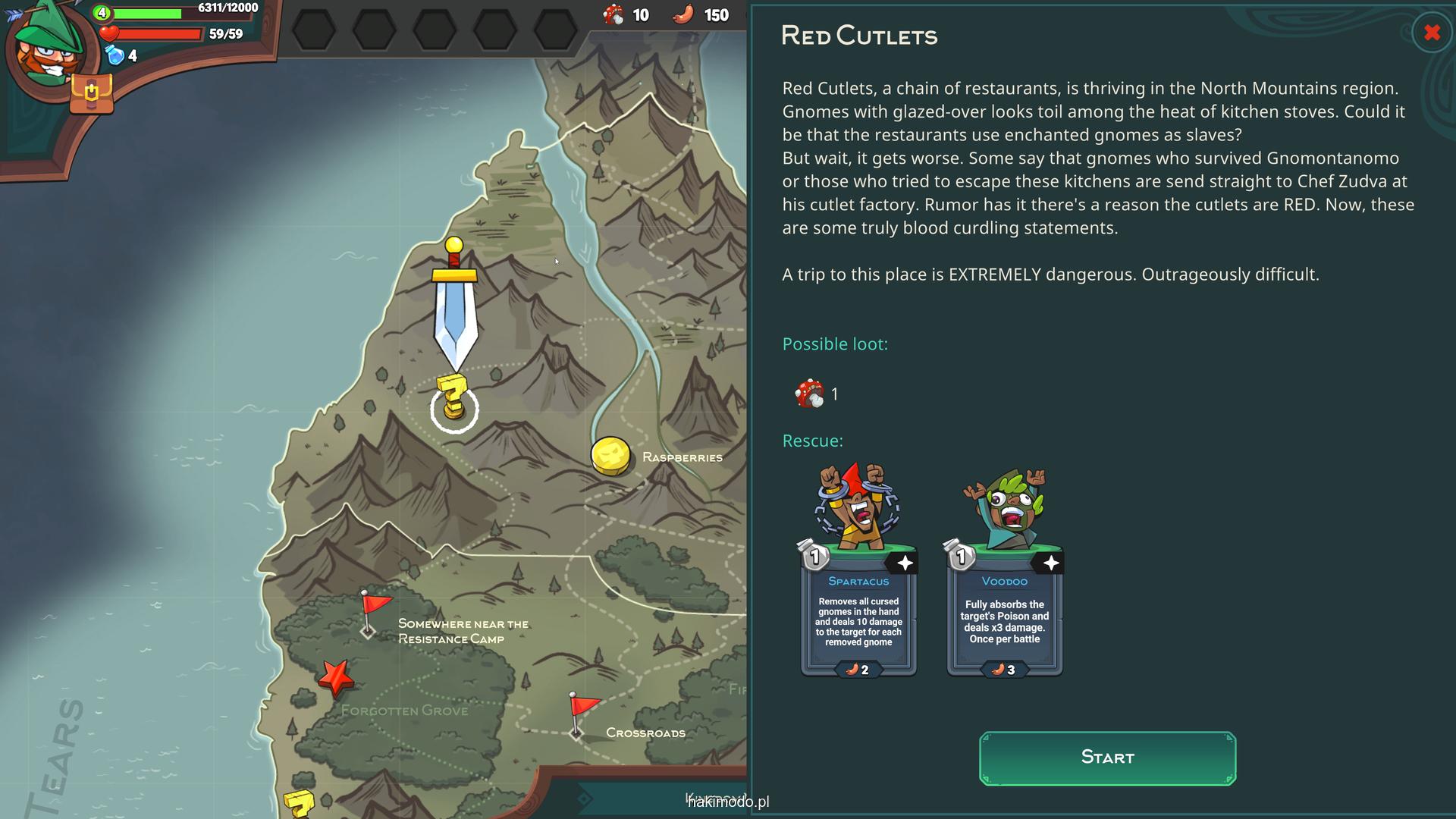Start the Red Cutlets mission

(1107, 758)
